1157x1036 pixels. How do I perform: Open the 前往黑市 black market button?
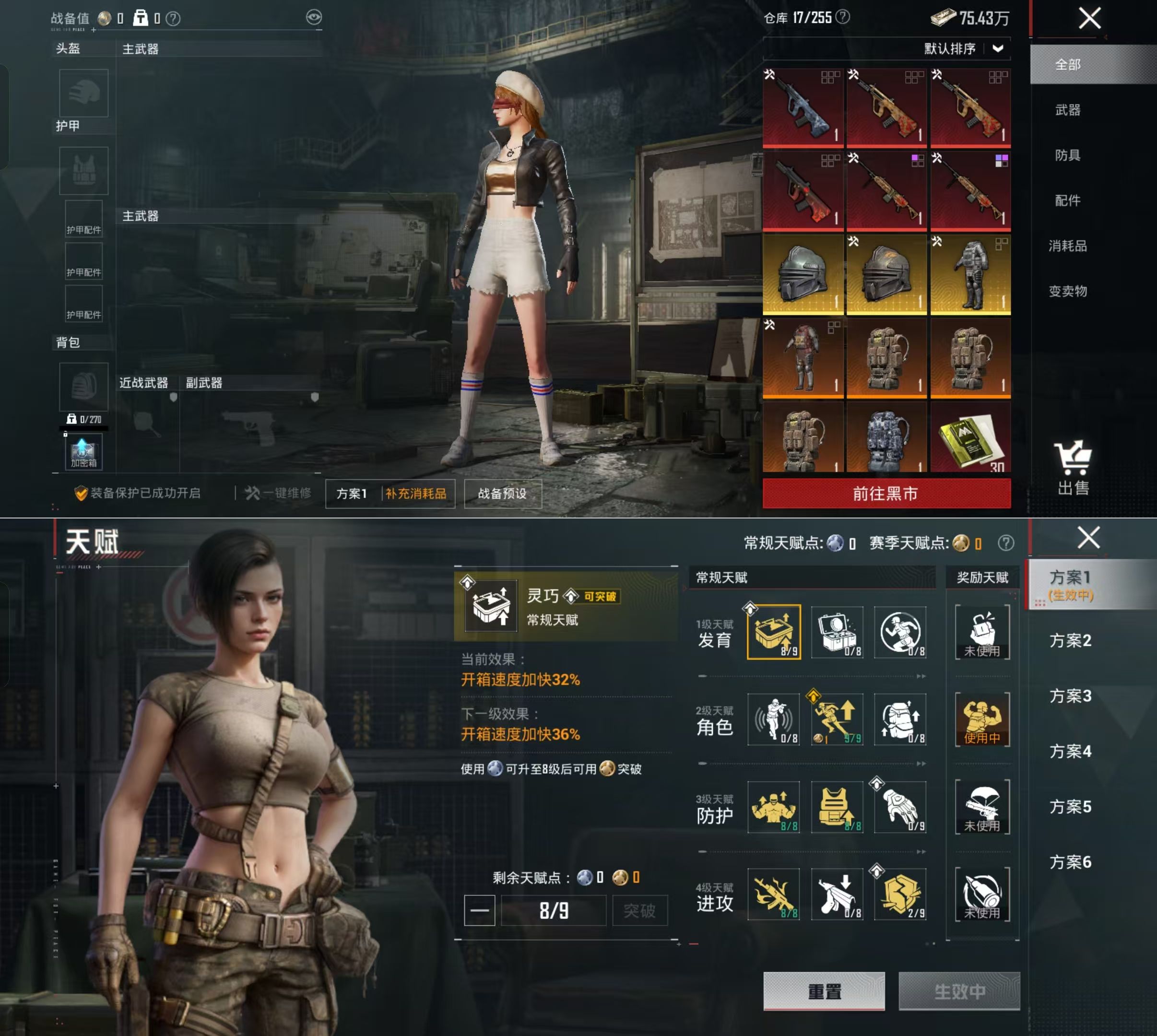[886, 494]
